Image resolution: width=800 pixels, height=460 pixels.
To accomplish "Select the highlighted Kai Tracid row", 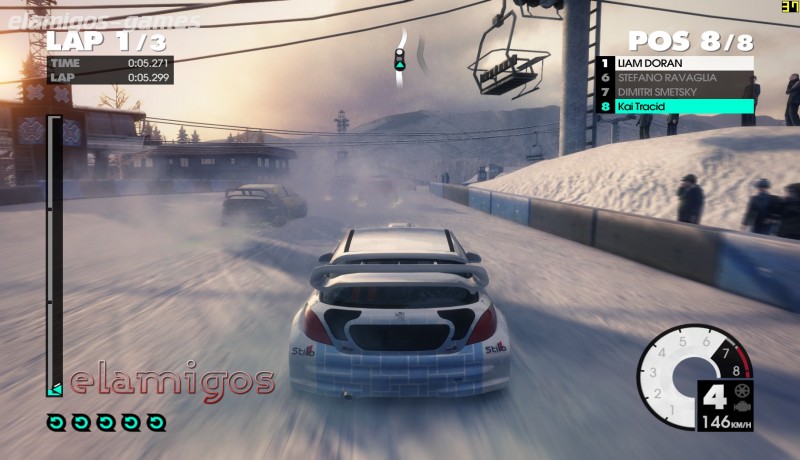I will (675, 105).
